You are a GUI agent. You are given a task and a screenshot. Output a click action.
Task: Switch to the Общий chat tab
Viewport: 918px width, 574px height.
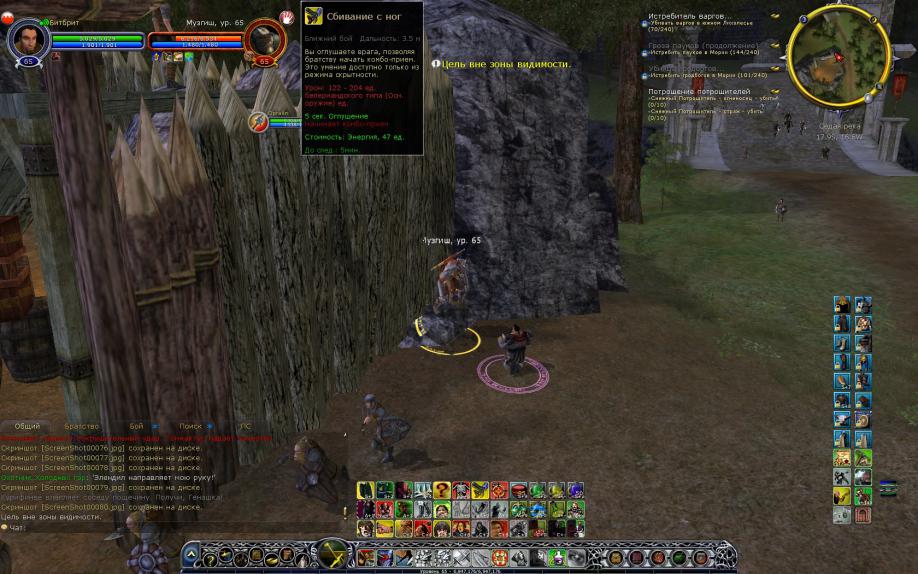point(27,426)
